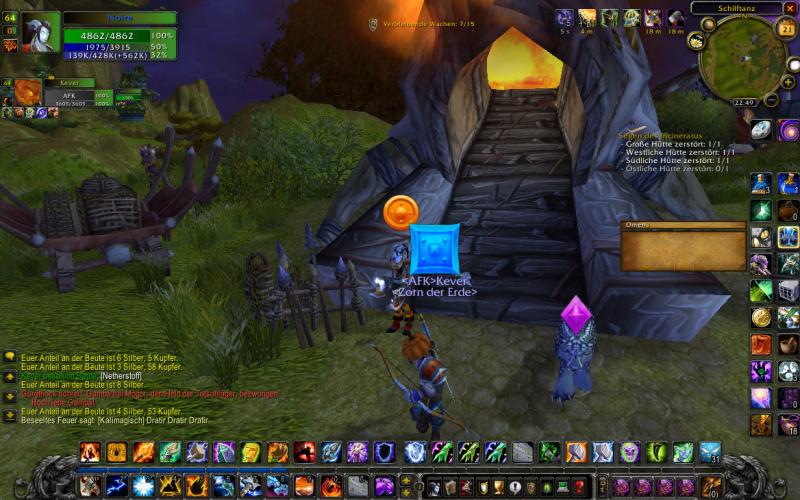The image size is (800, 500).
Task: Click the minimap clock reading 22:49
Action: coord(744,101)
